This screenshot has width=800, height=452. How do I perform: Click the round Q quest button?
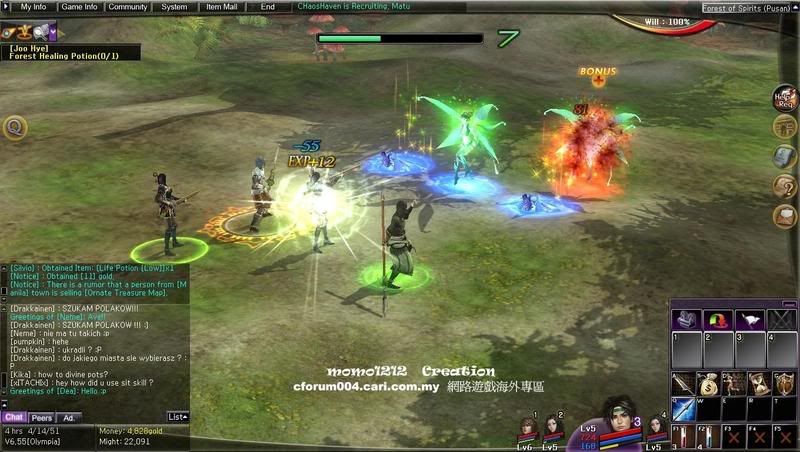pos(14,127)
